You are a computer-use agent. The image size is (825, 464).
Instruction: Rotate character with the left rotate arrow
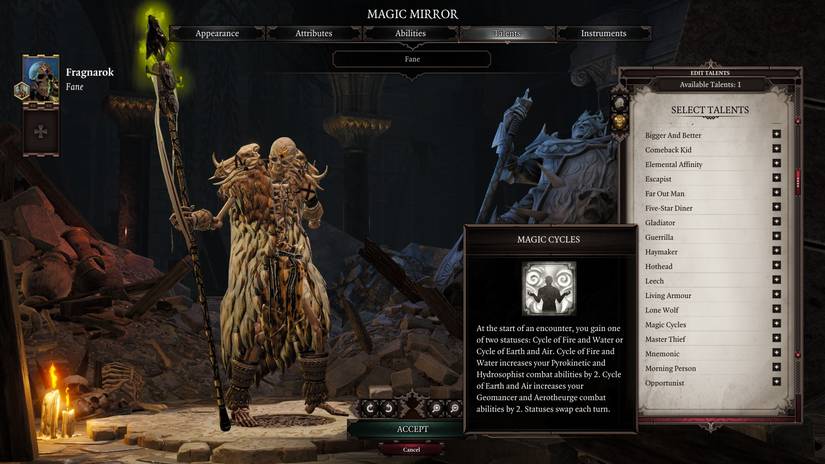pos(370,408)
